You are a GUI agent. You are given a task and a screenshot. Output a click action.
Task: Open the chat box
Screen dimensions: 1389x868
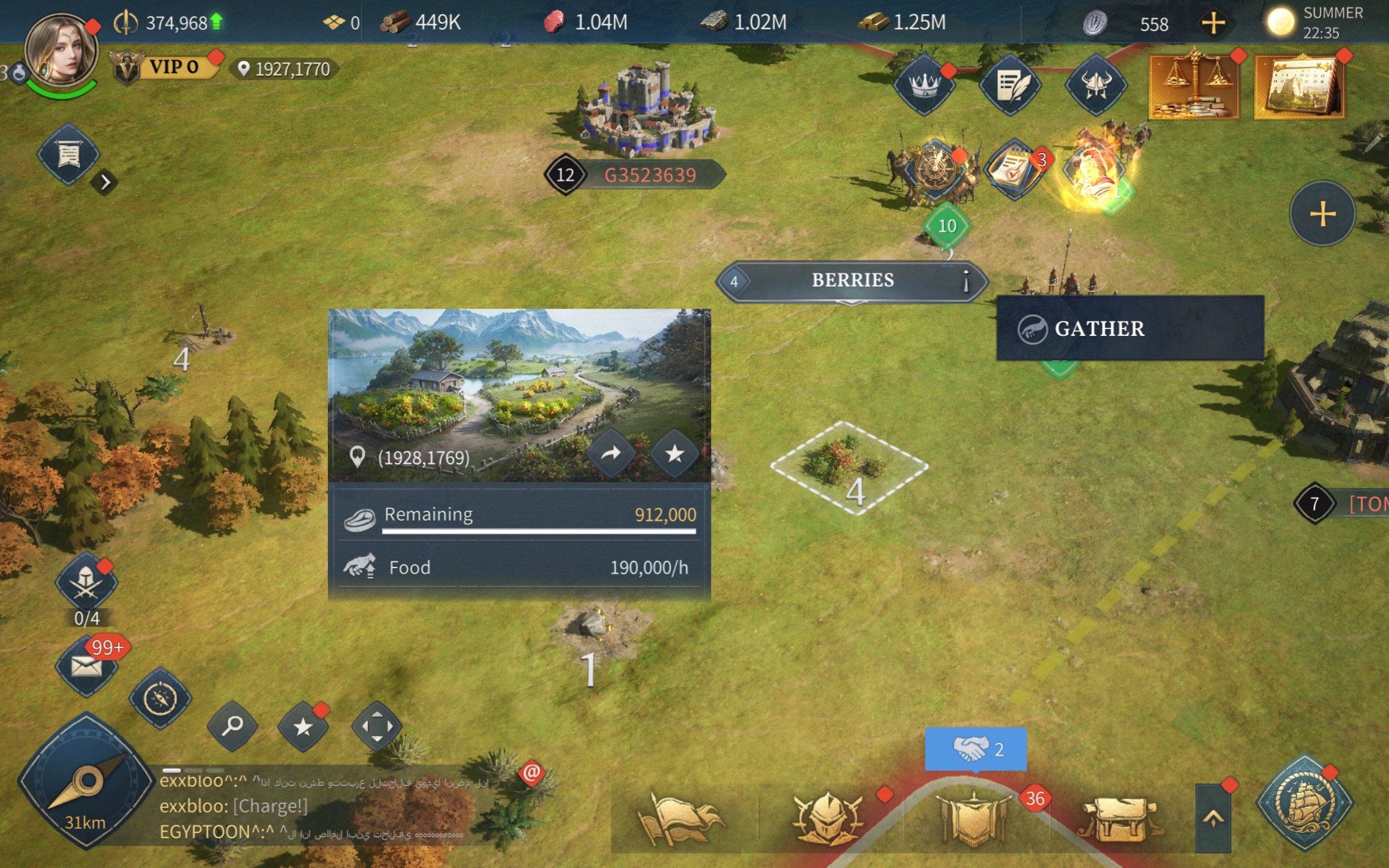[321, 807]
